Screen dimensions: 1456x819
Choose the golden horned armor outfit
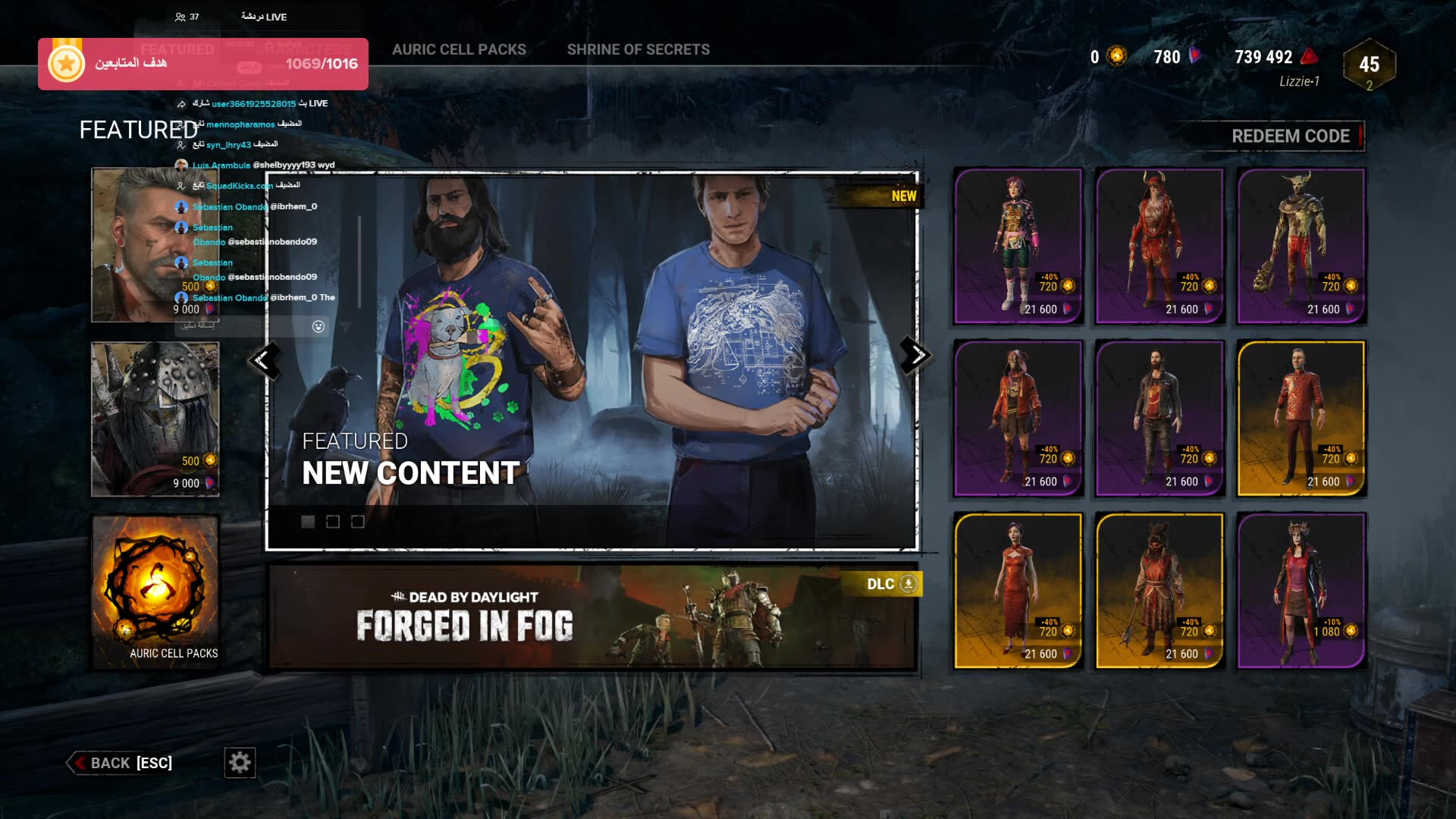(x=1301, y=246)
